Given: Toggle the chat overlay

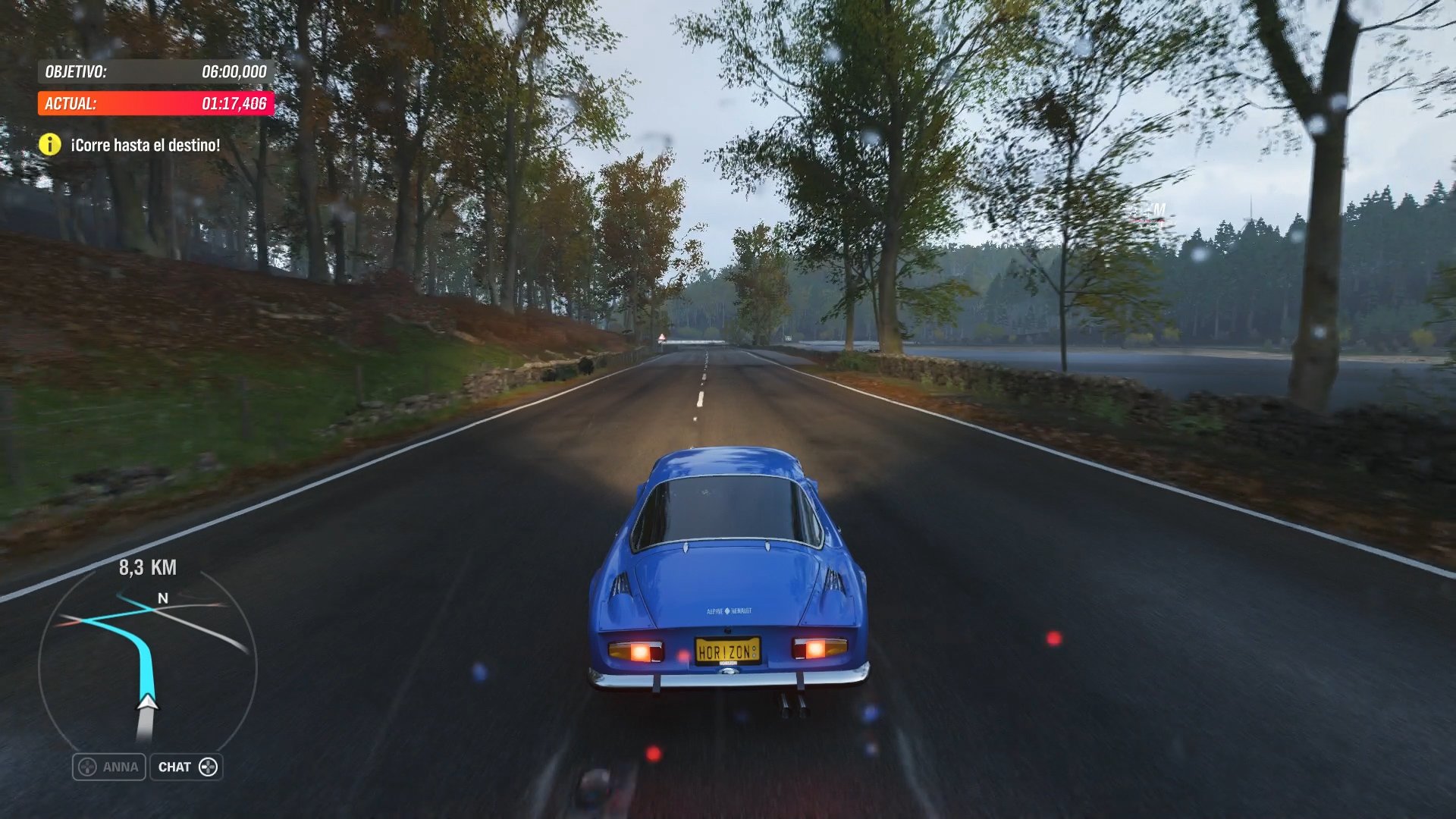Looking at the screenshot, I should tap(186, 767).
